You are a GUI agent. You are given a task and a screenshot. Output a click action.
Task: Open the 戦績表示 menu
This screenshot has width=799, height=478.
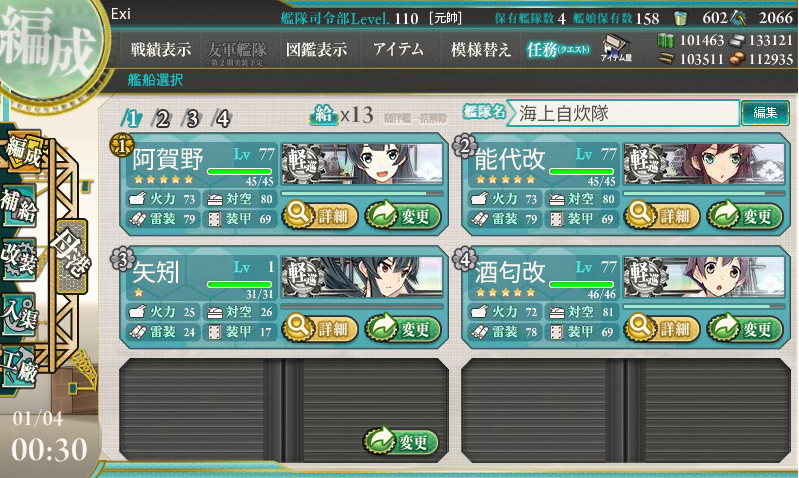[x=162, y=49]
